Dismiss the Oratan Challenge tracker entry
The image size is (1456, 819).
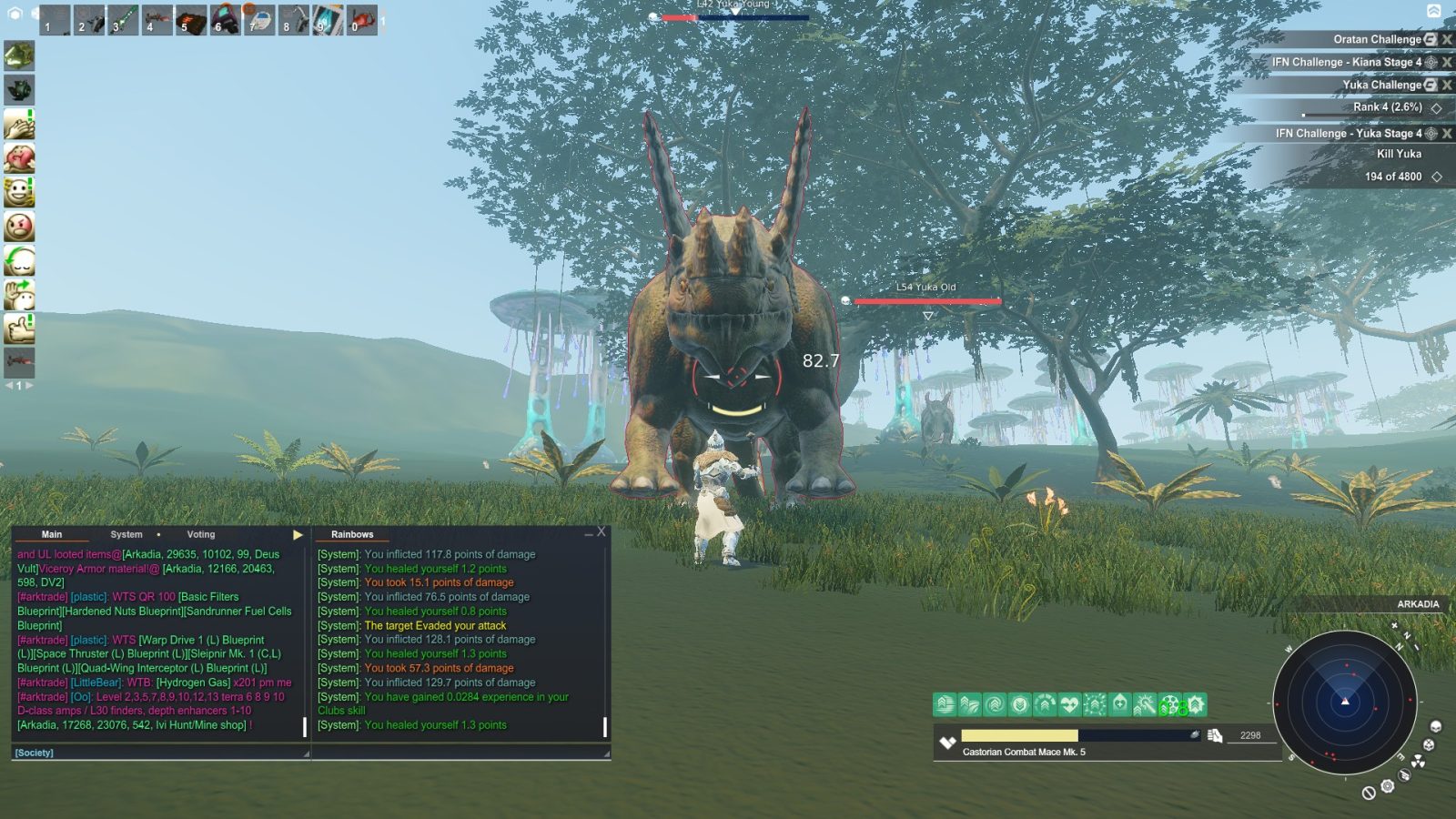(x=1447, y=39)
